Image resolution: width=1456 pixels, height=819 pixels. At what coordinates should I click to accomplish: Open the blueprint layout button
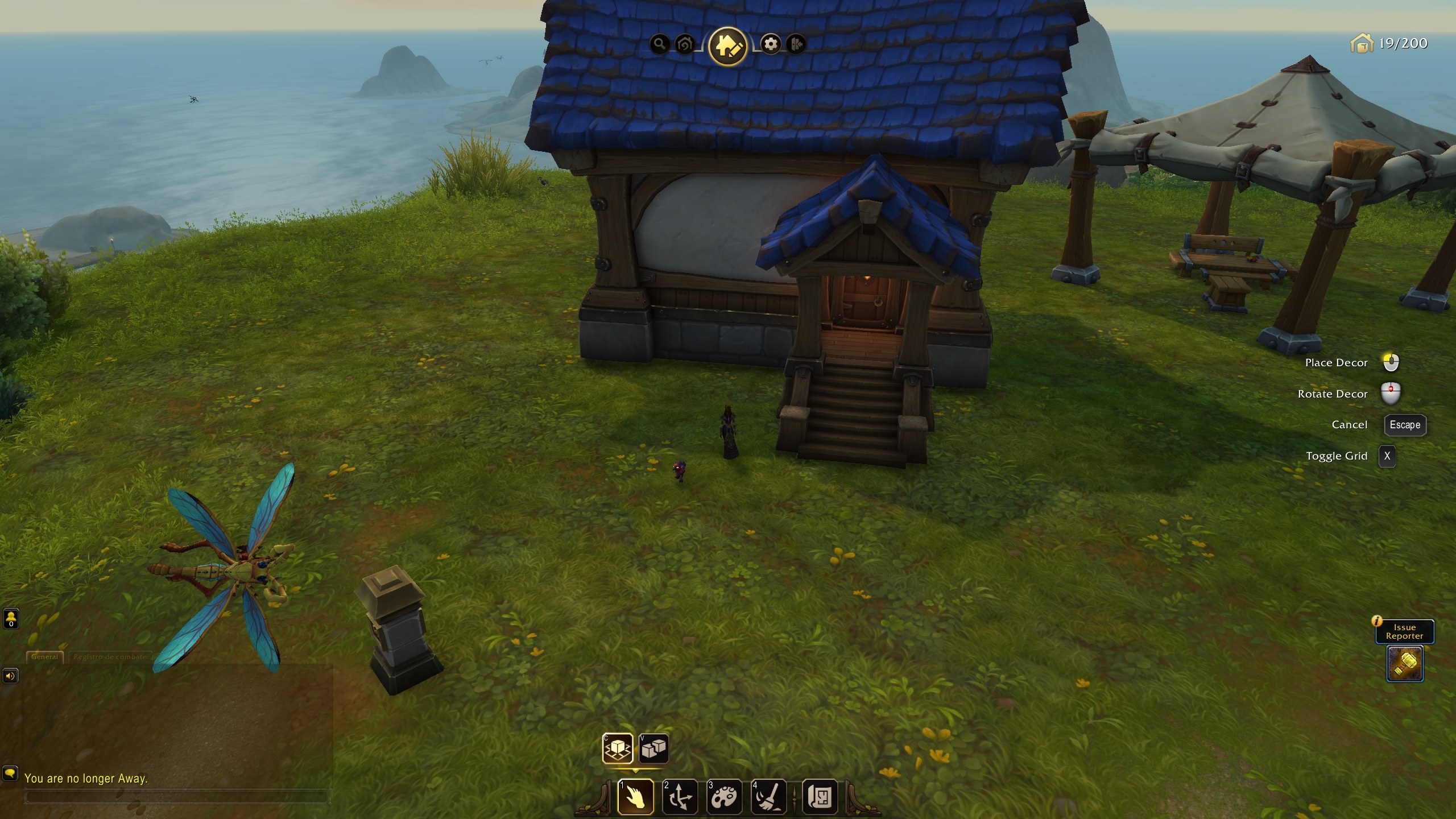820,797
